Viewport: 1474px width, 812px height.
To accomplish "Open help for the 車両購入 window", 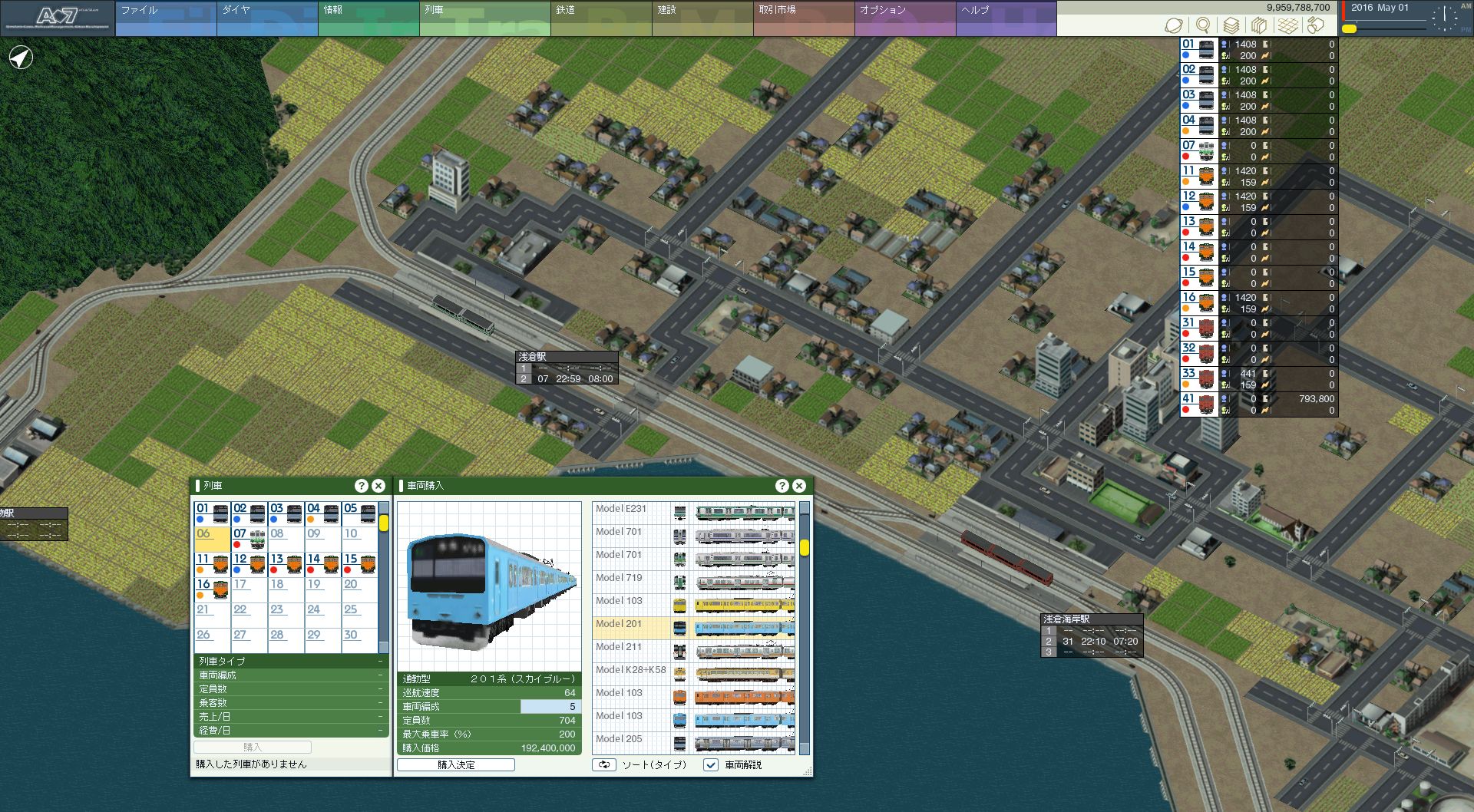I will coord(782,486).
